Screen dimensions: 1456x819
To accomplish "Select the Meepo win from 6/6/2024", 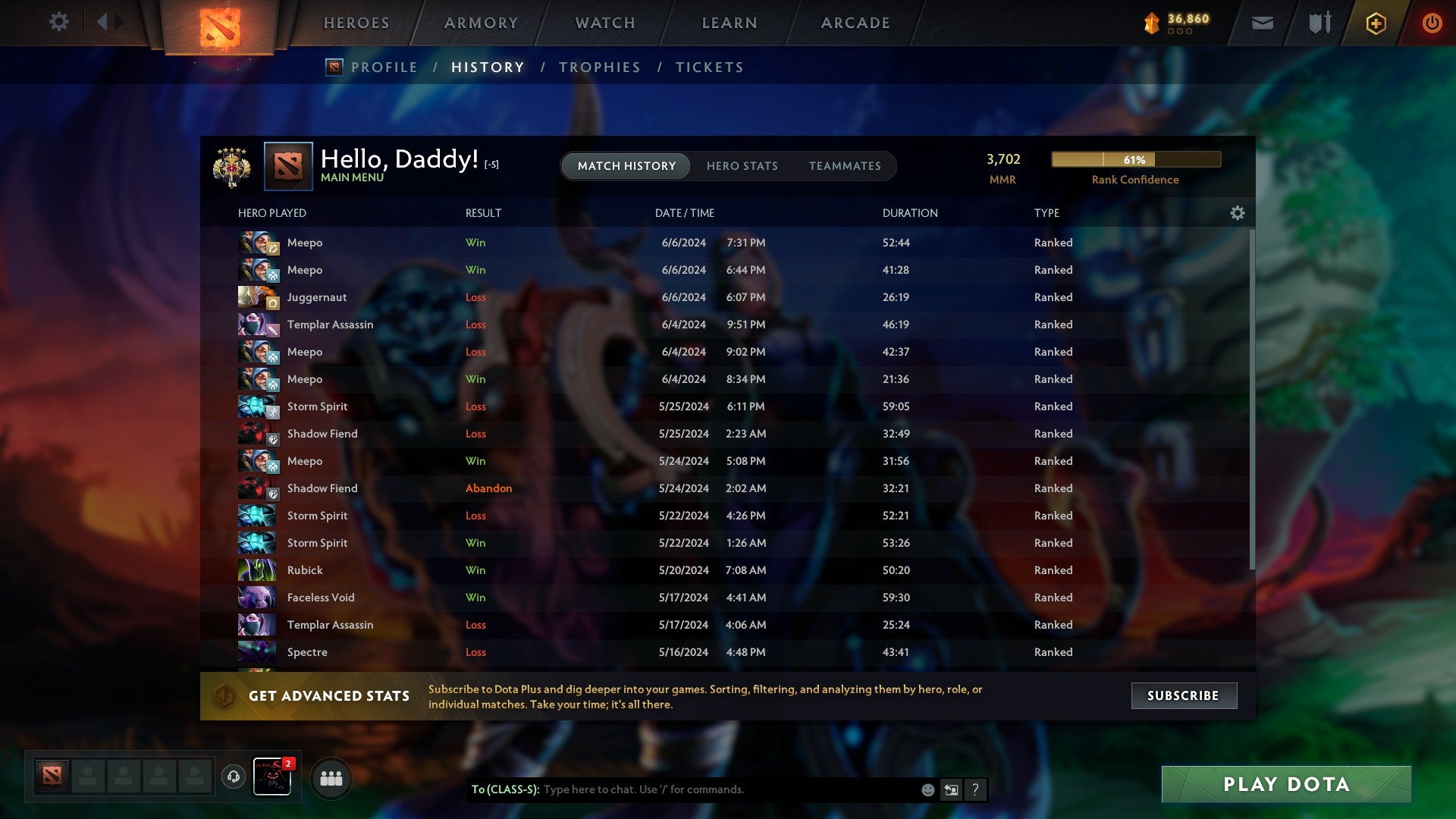I will click(531, 243).
